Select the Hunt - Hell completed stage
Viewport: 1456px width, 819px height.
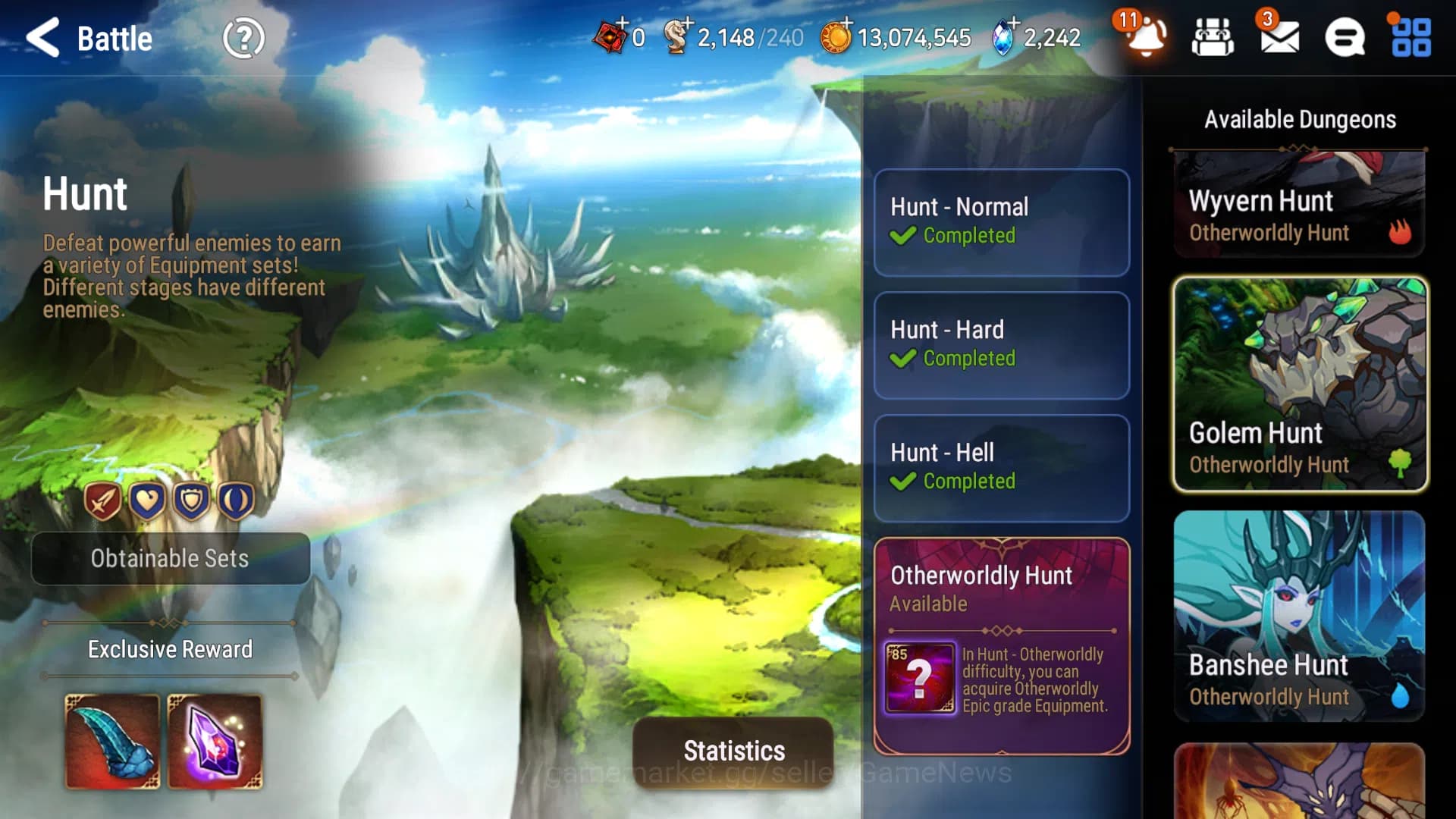click(1001, 468)
